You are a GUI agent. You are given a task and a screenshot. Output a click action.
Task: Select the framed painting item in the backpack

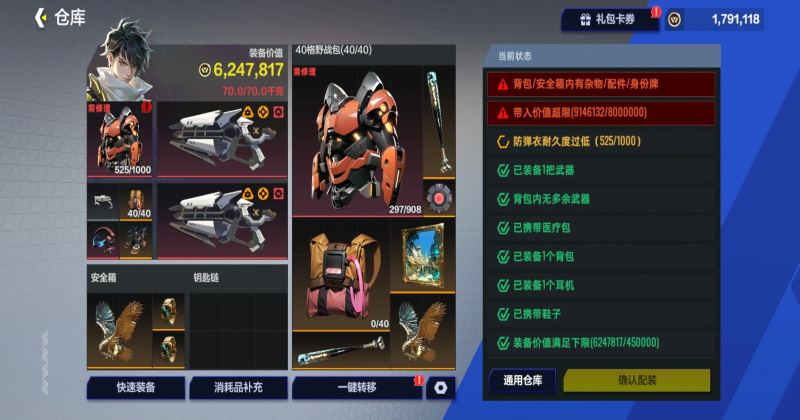(x=423, y=256)
